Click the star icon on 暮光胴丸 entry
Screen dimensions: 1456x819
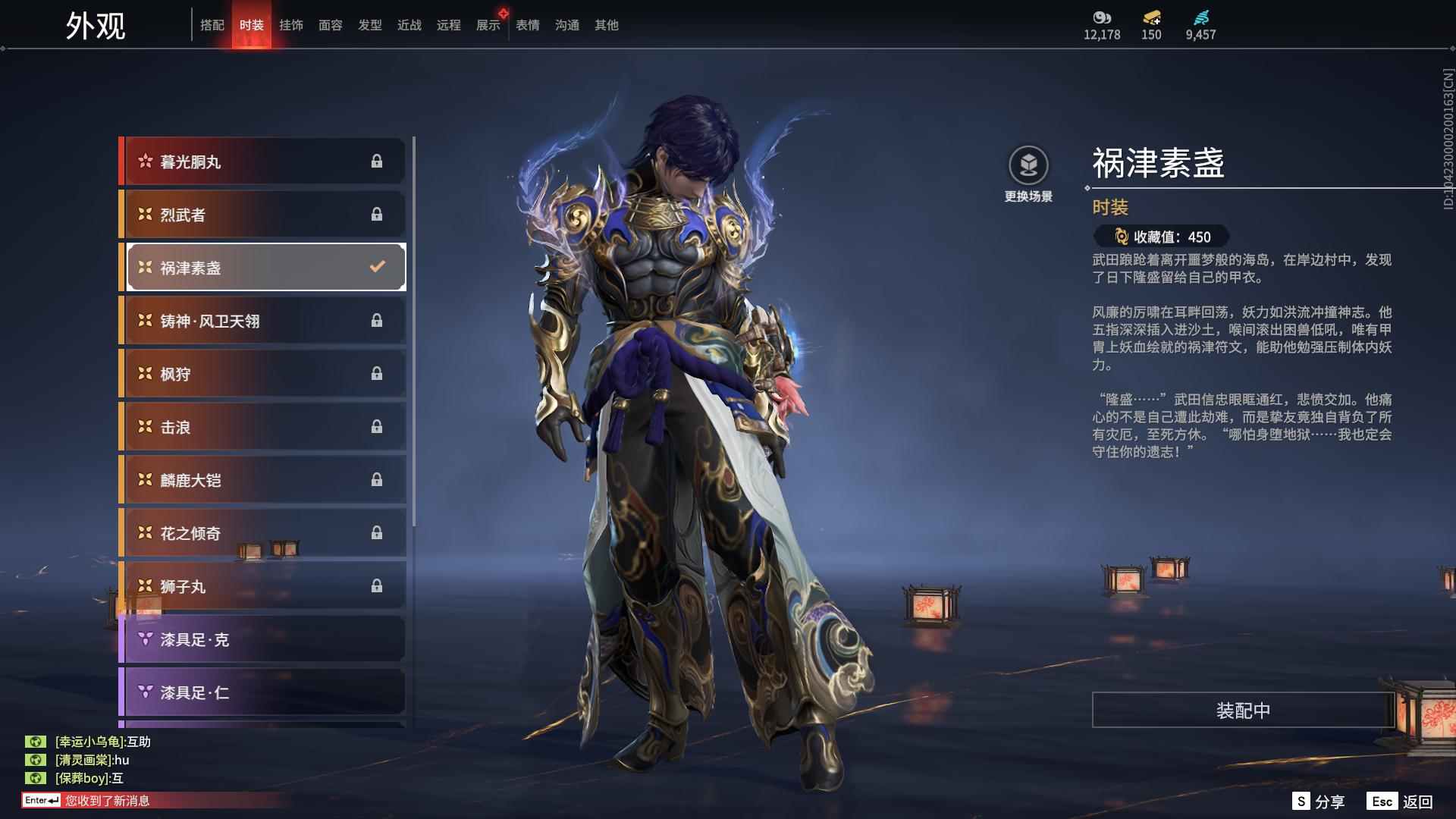click(144, 160)
